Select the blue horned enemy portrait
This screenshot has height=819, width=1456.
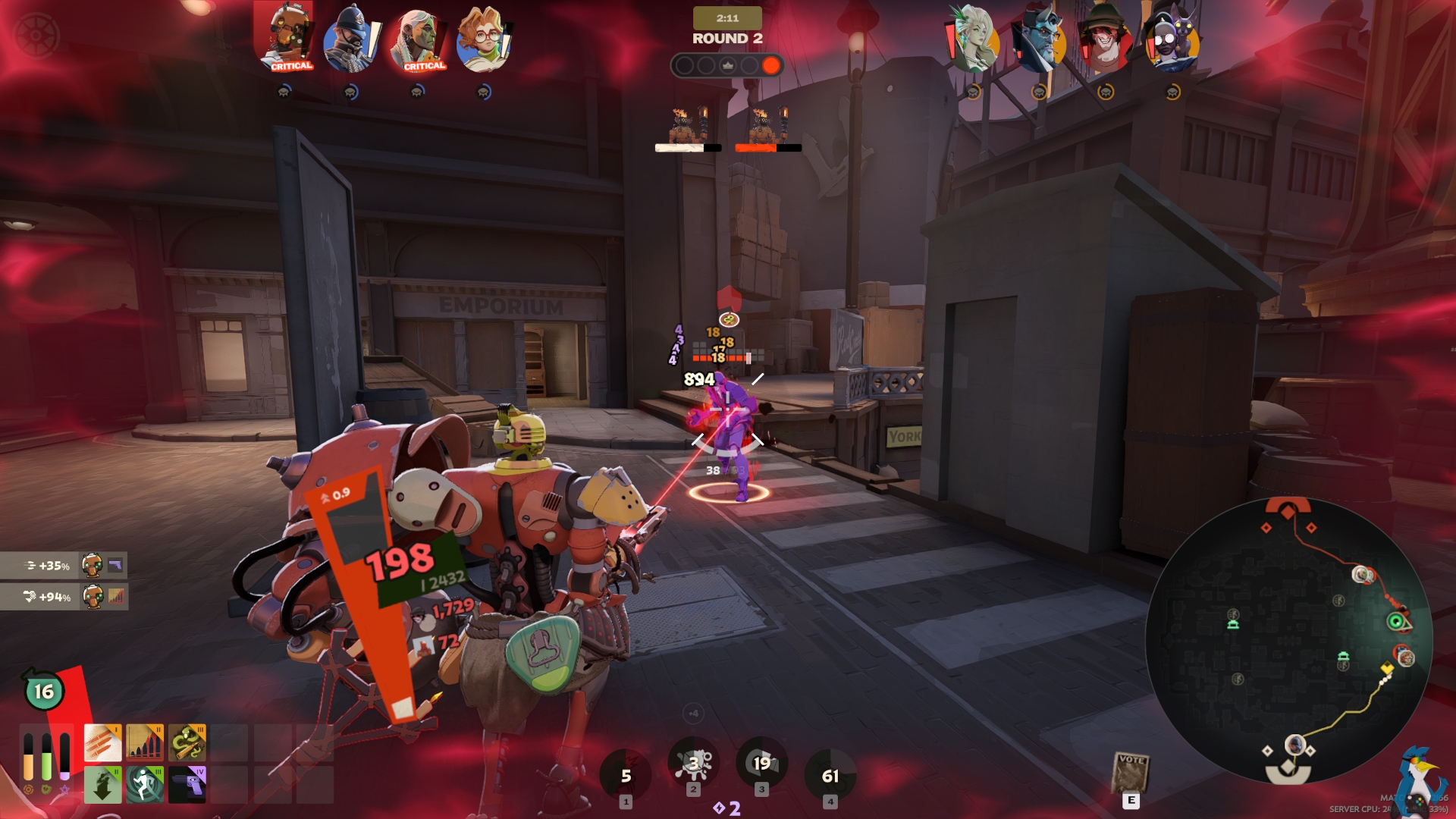1040,39
